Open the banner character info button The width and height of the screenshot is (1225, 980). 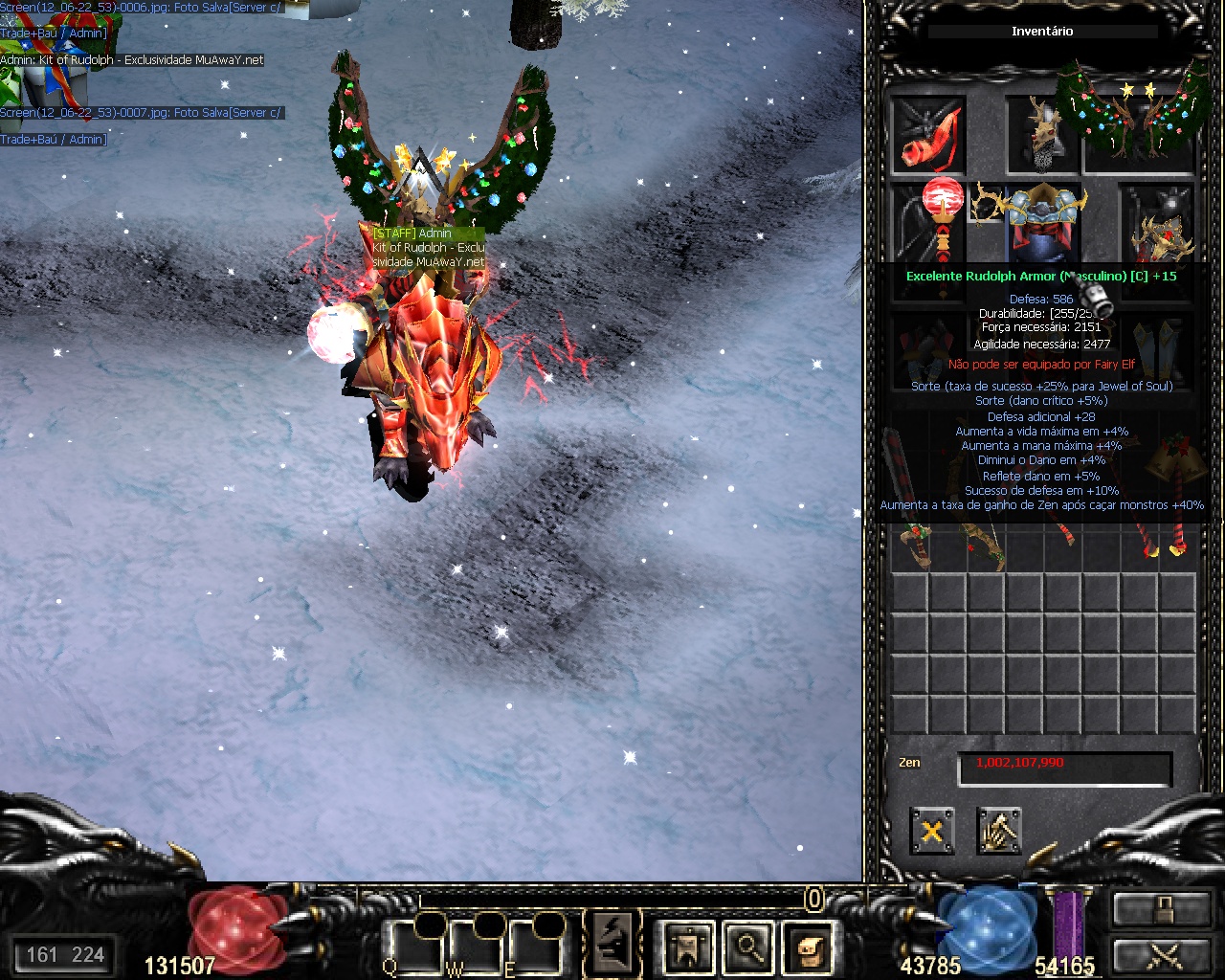(688, 947)
